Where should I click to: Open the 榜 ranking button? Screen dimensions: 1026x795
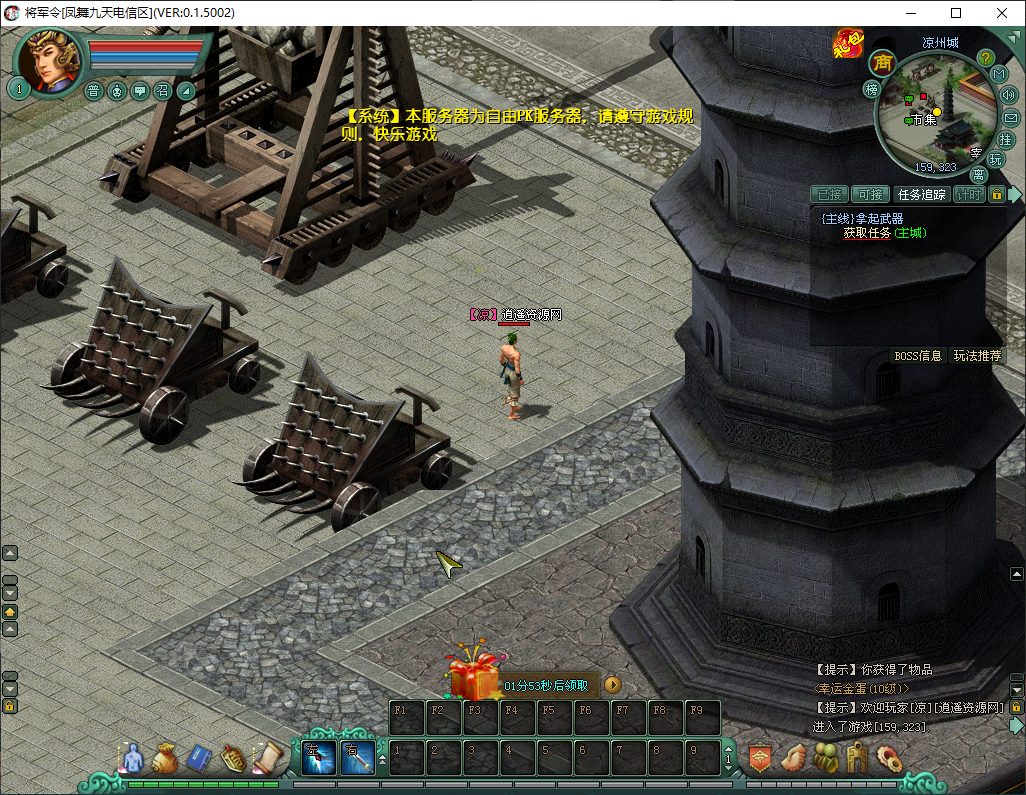[871, 89]
